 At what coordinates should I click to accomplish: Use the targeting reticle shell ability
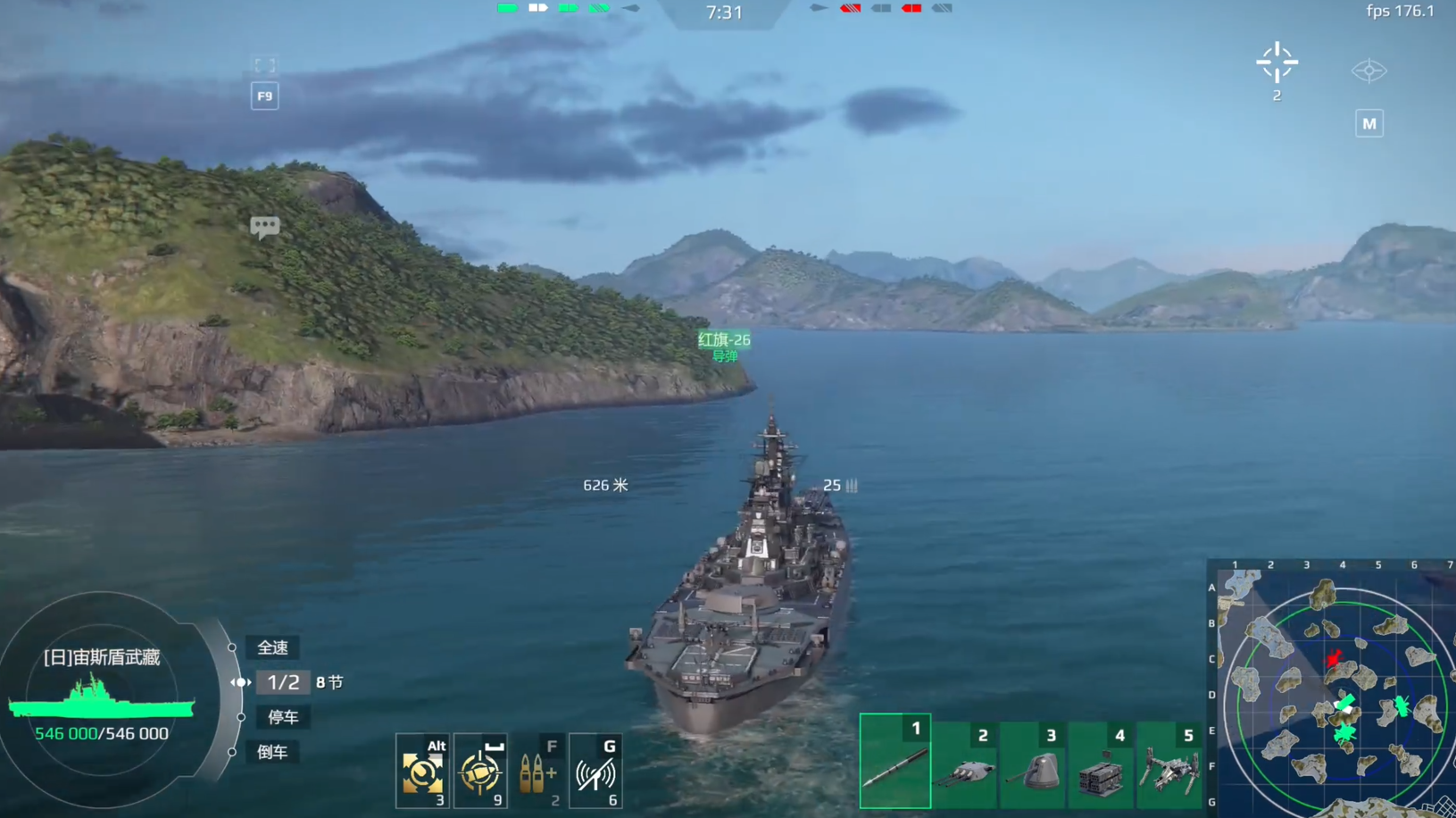click(x=480, y=771)
